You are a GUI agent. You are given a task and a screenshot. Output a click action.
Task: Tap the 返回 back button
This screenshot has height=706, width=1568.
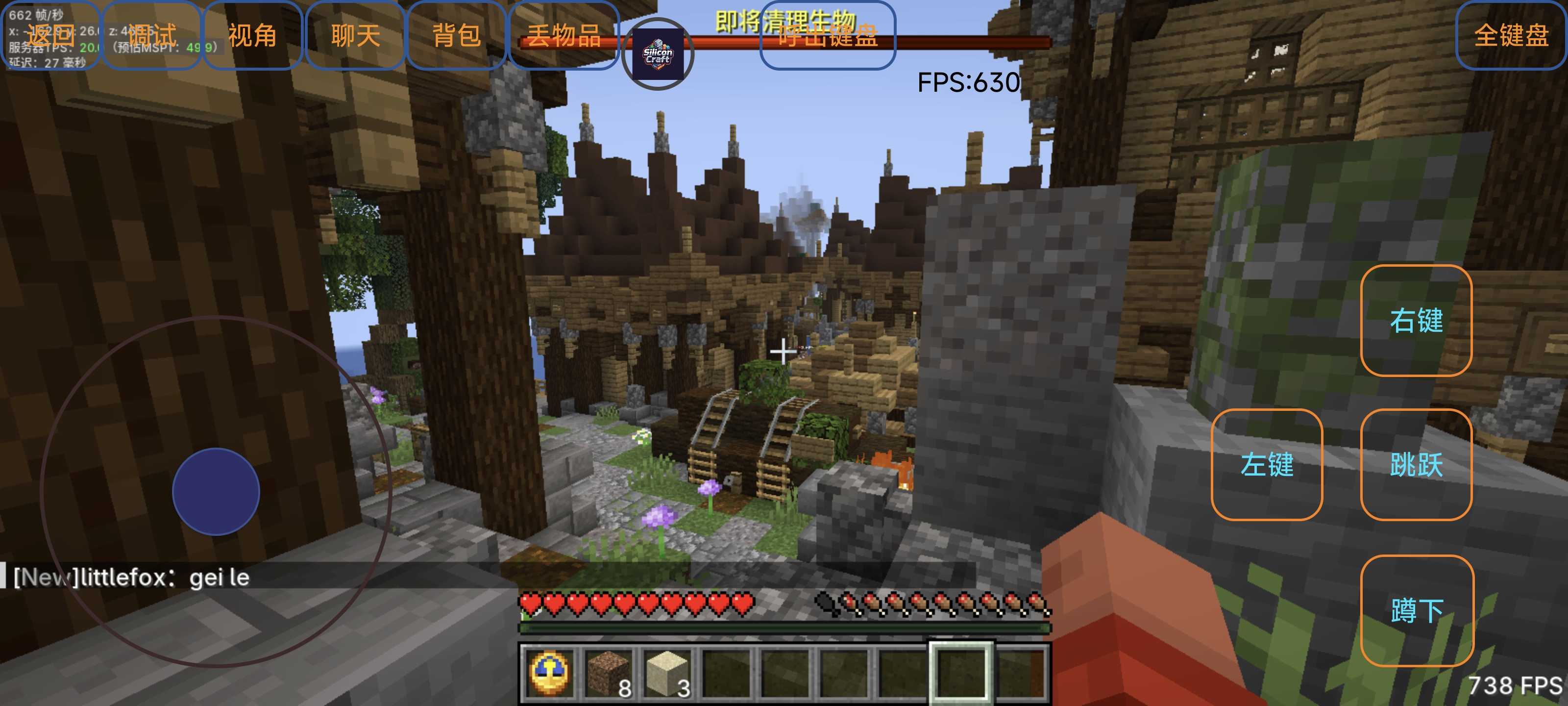click(x=50, y=35)
